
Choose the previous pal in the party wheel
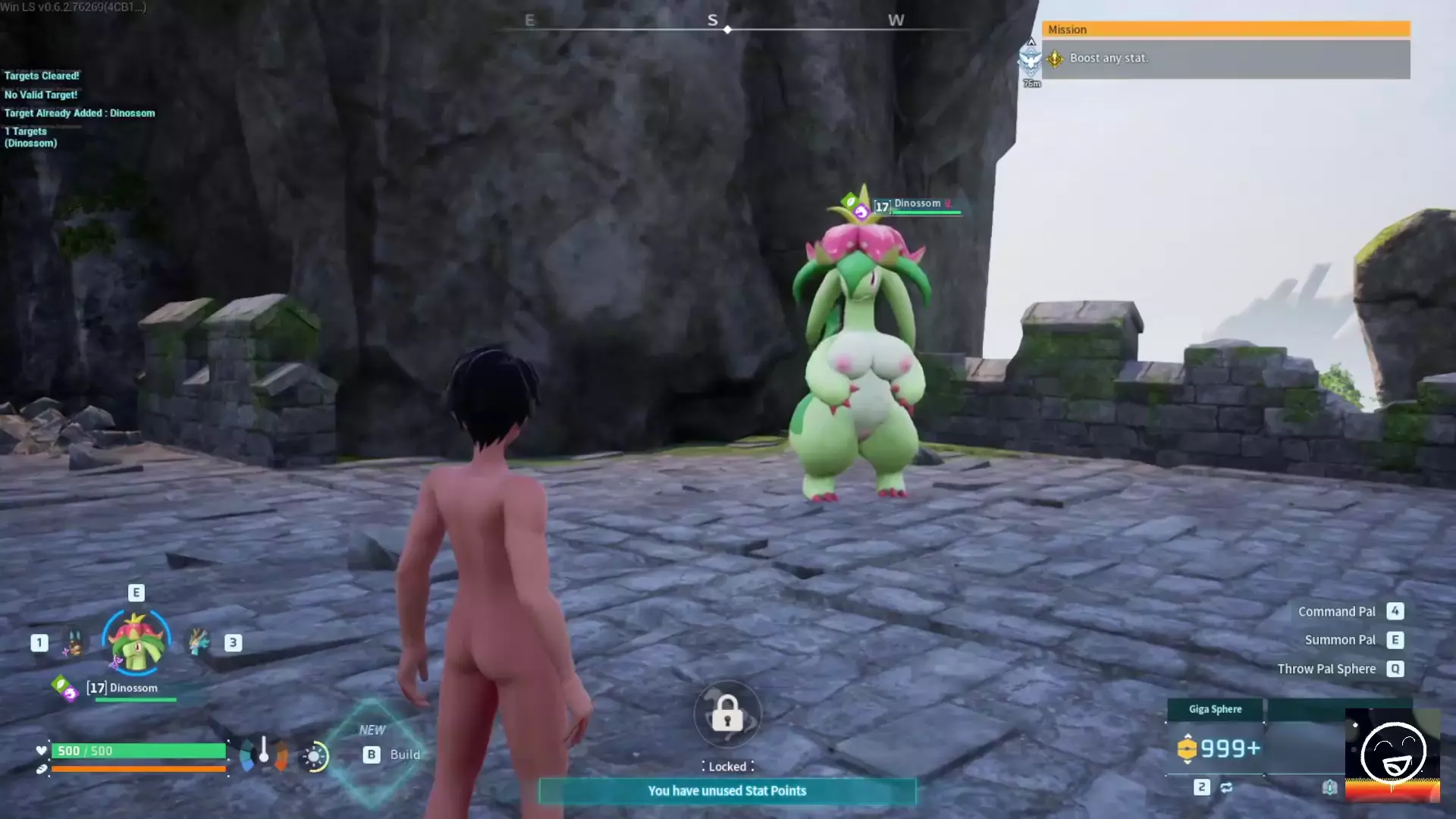(74, 643)
